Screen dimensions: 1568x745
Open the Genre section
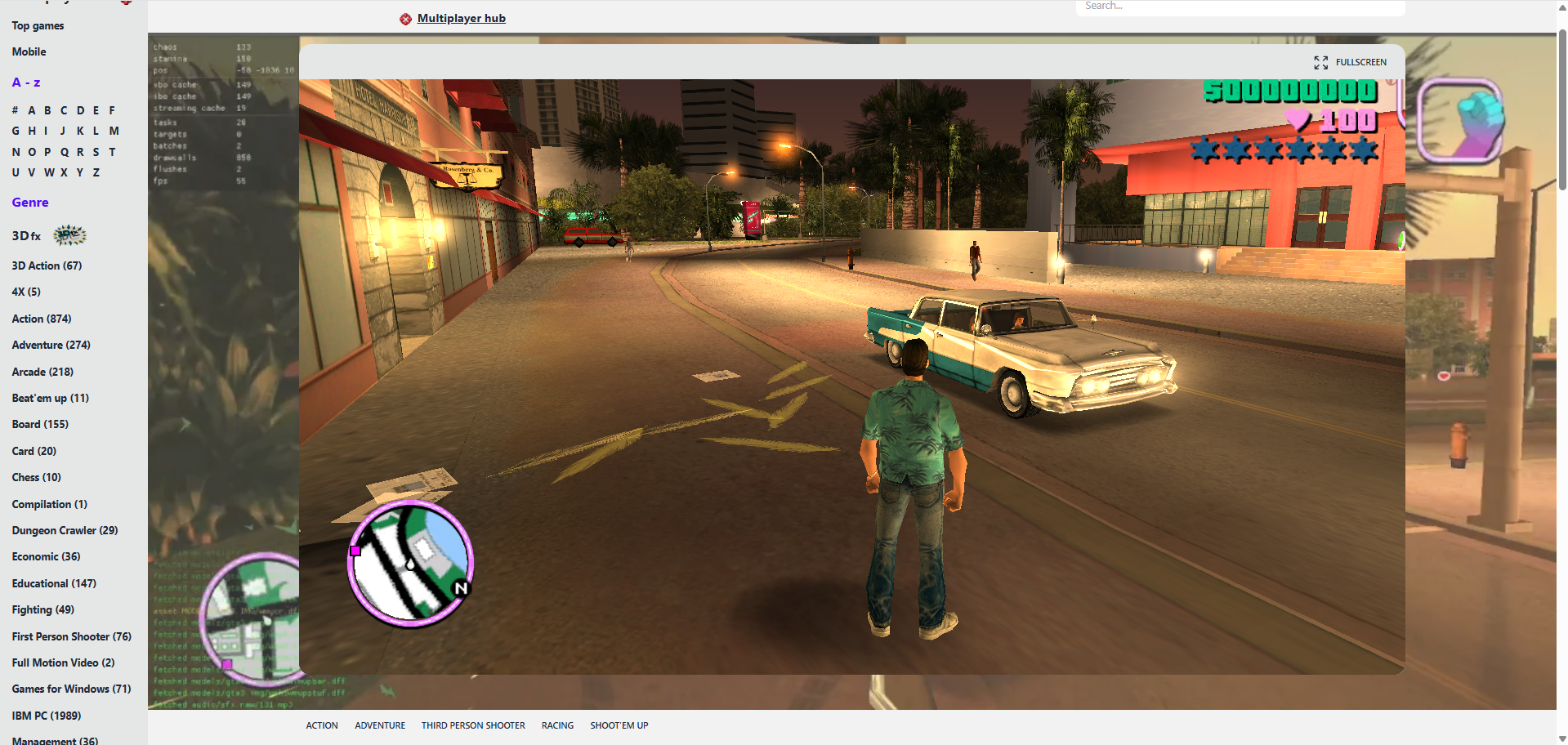click(x=30, y=202)
